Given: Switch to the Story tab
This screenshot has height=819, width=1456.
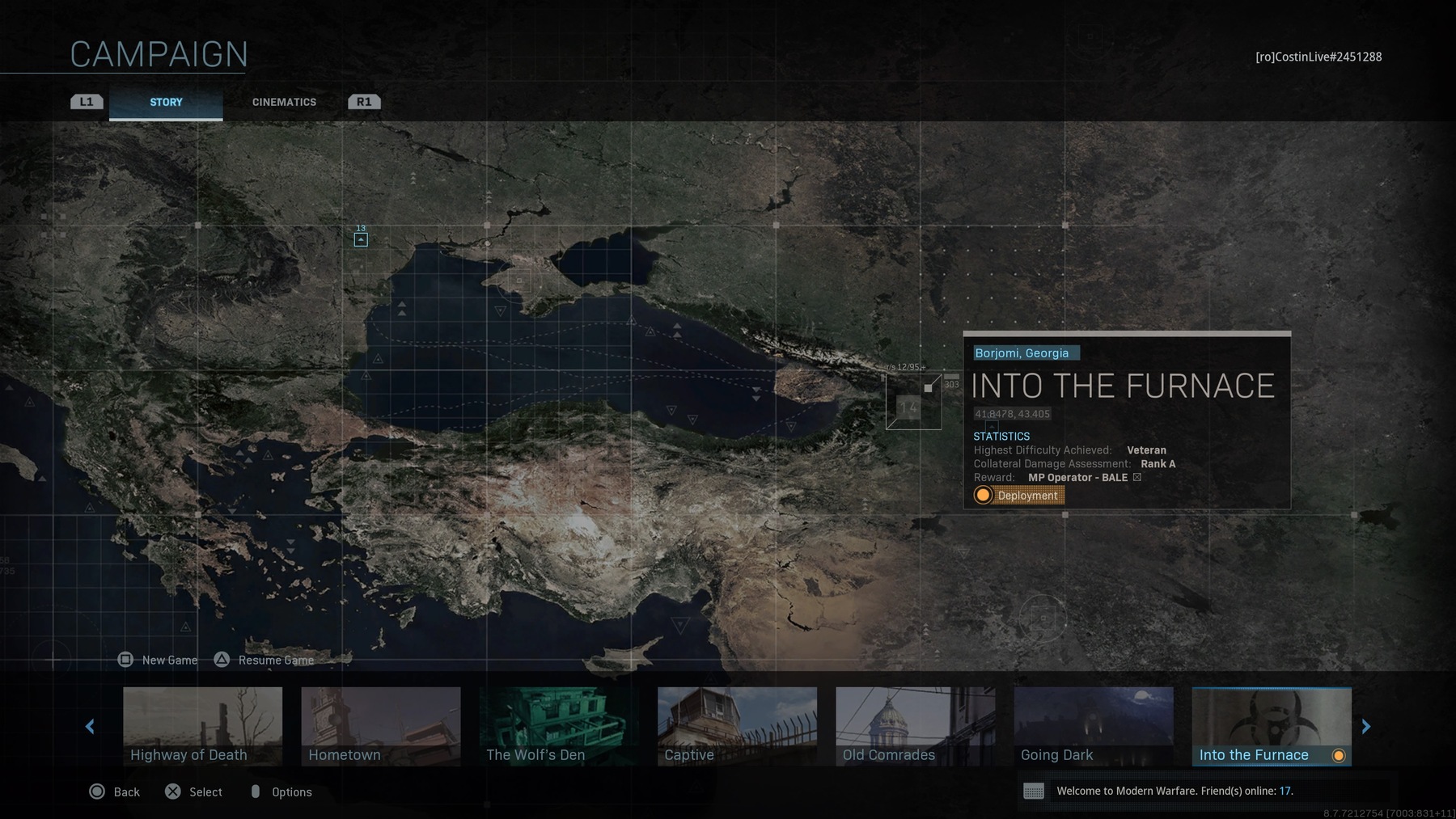Looking at the screenshot, I should [166, 103].
